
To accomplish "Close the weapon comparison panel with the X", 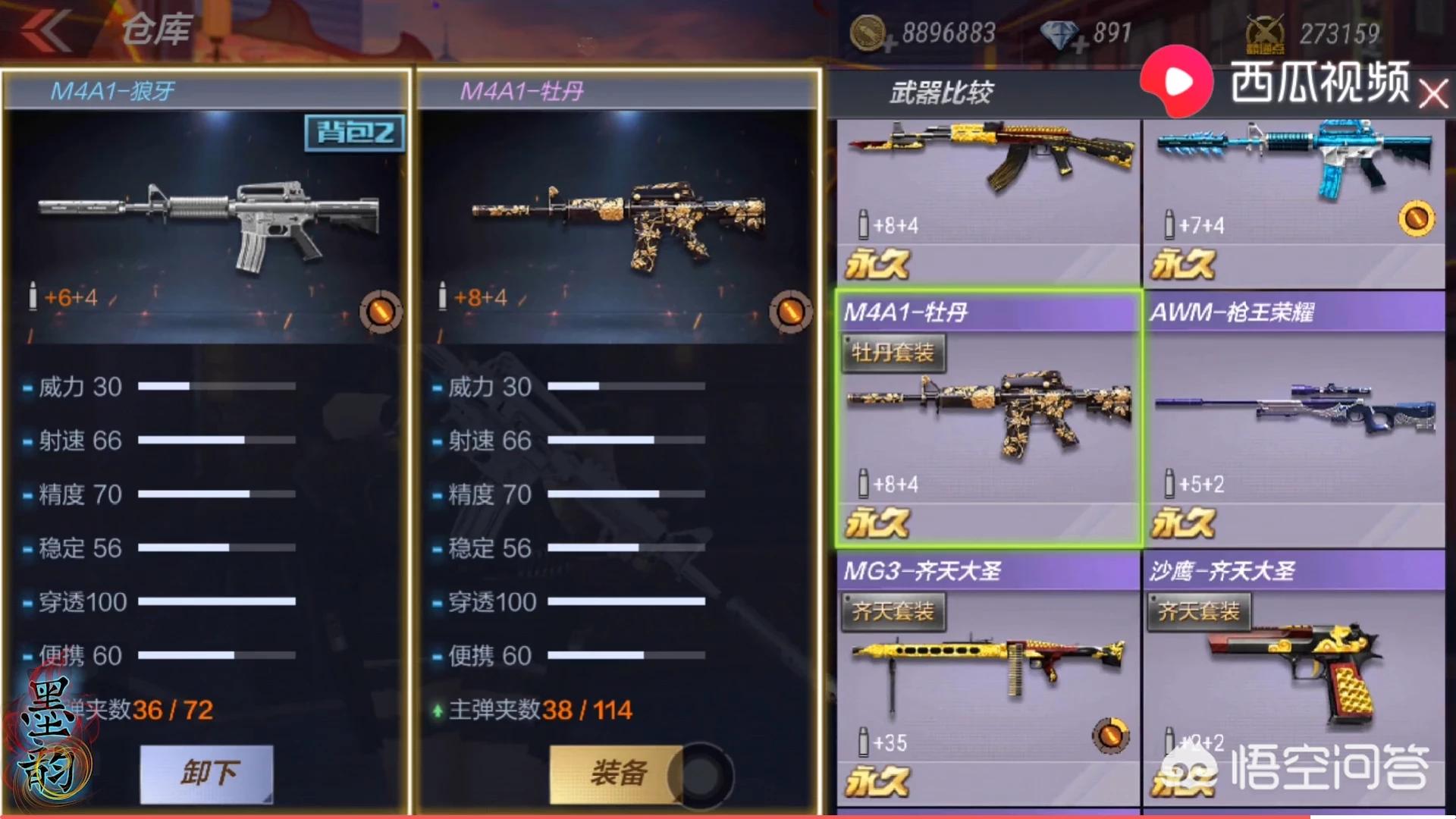I will click(1432, 94).
